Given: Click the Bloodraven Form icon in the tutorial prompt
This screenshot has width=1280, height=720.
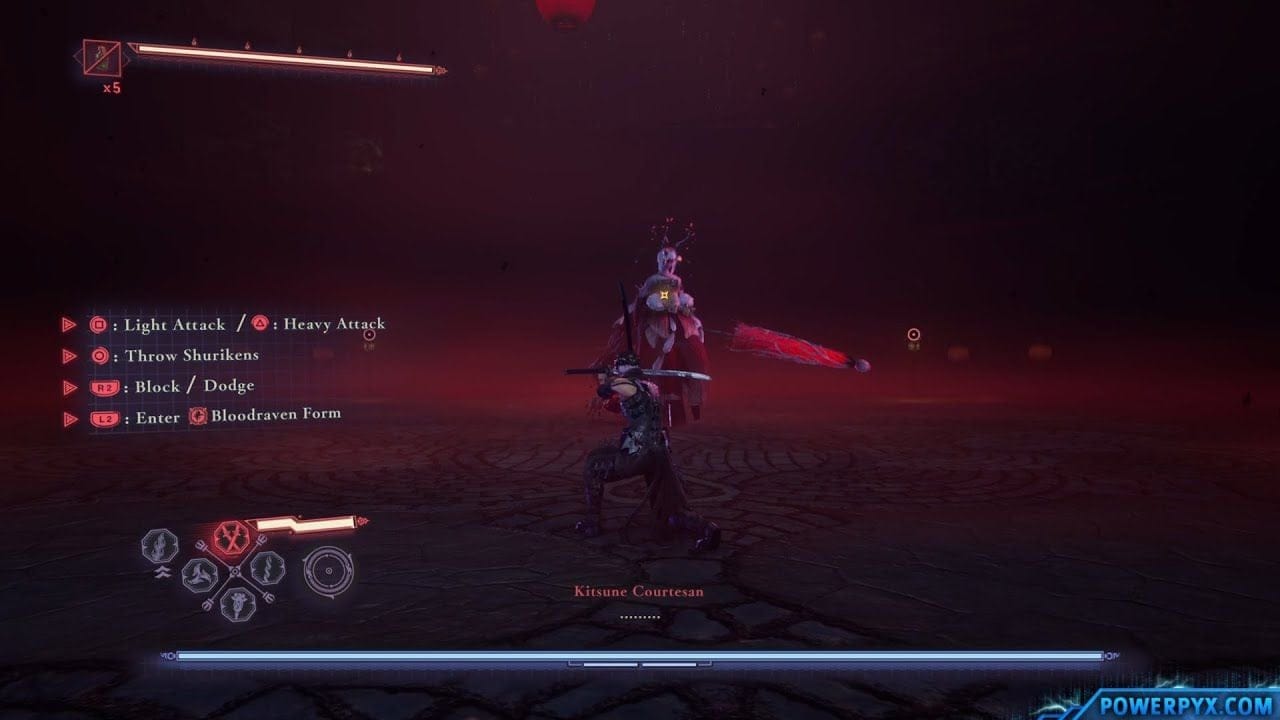Looking at the screenshot, I should tap(197, 418).
